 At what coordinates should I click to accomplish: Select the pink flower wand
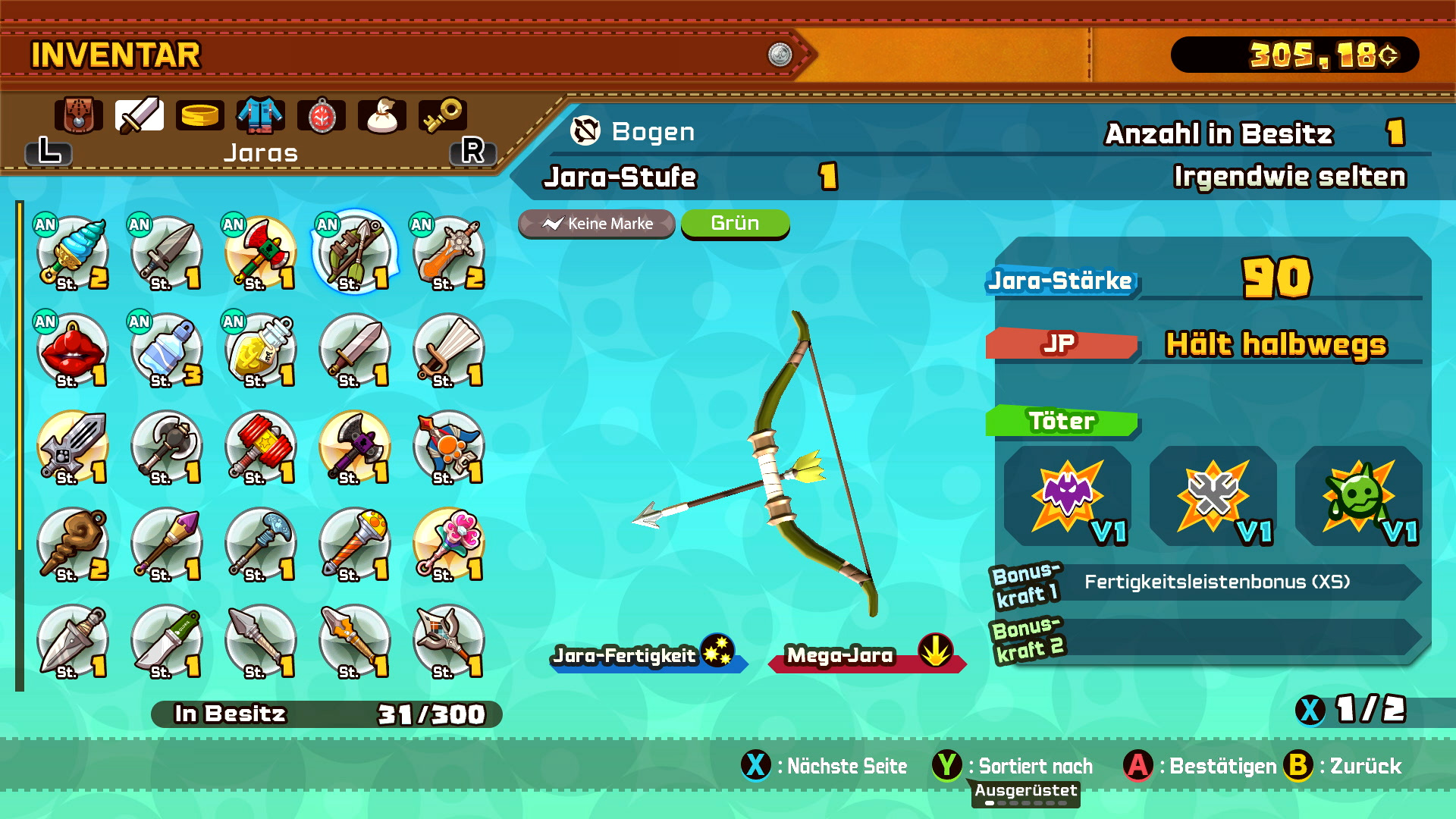(448, 544)
